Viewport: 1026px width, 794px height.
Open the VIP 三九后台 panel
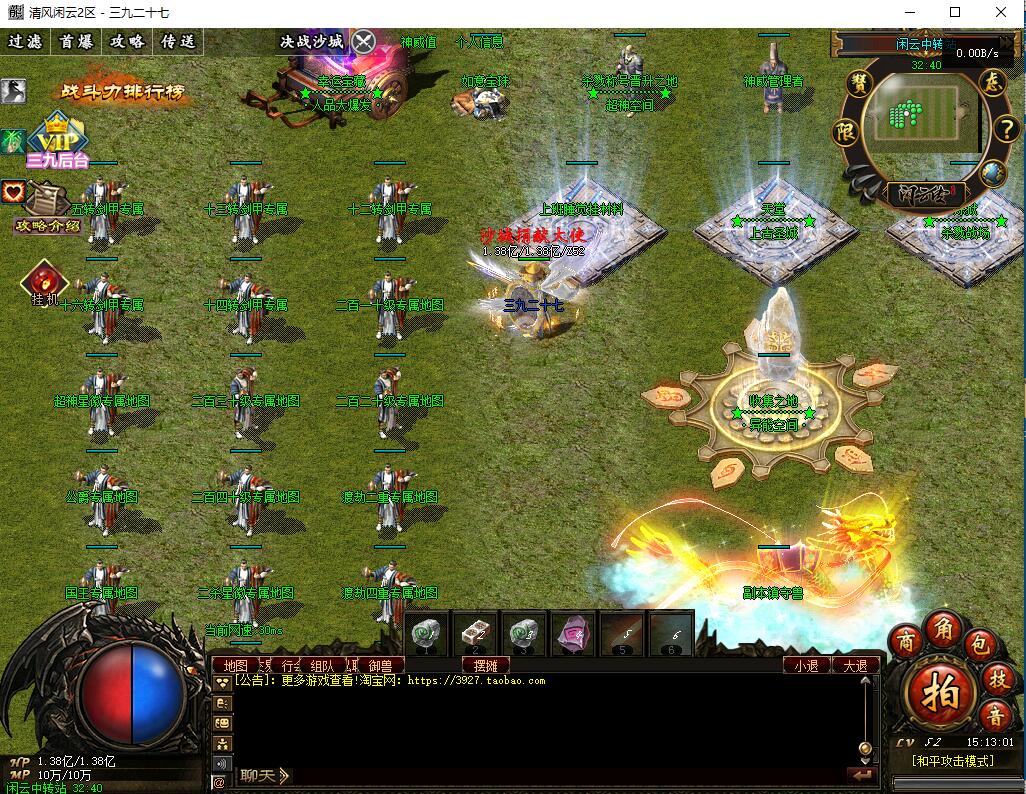58,140
